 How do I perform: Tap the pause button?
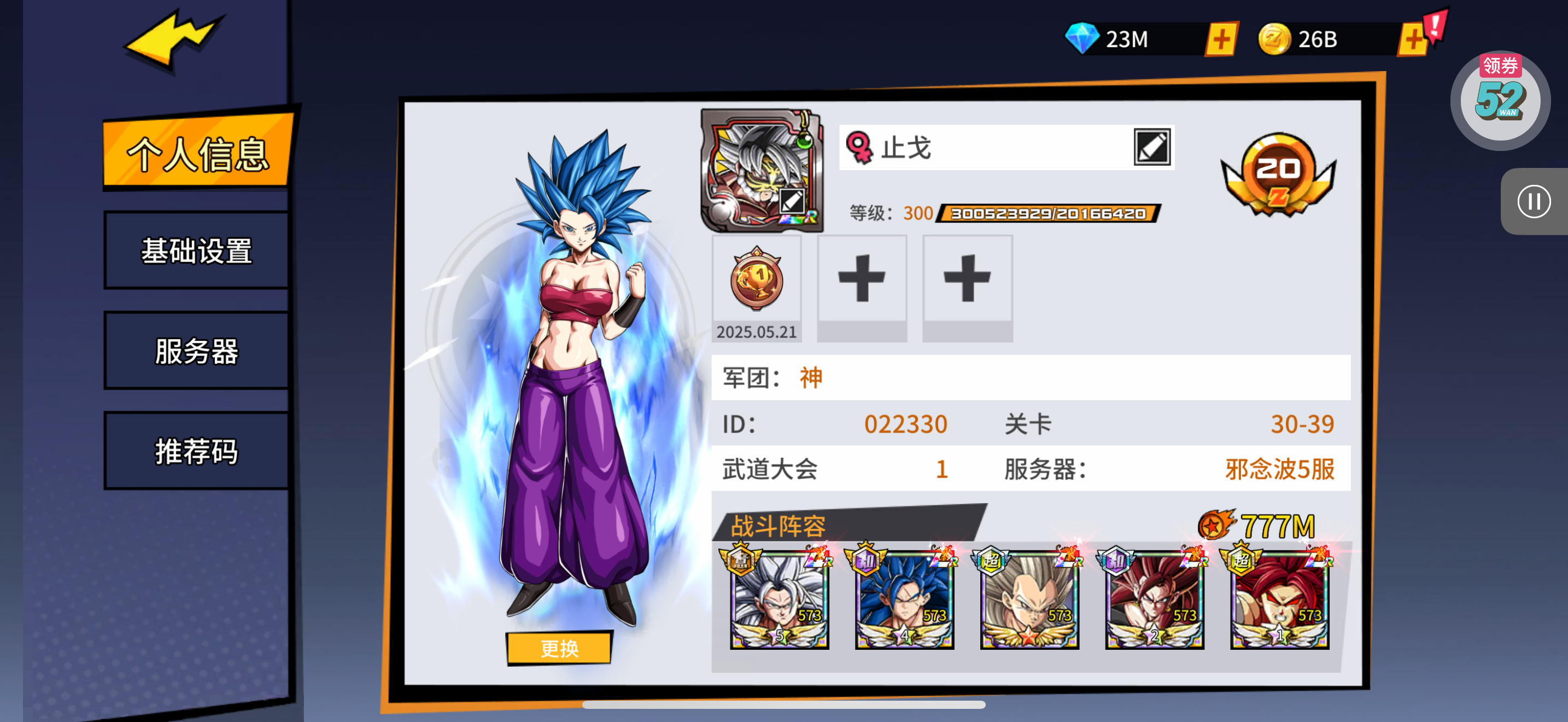tap(1534, 201)
